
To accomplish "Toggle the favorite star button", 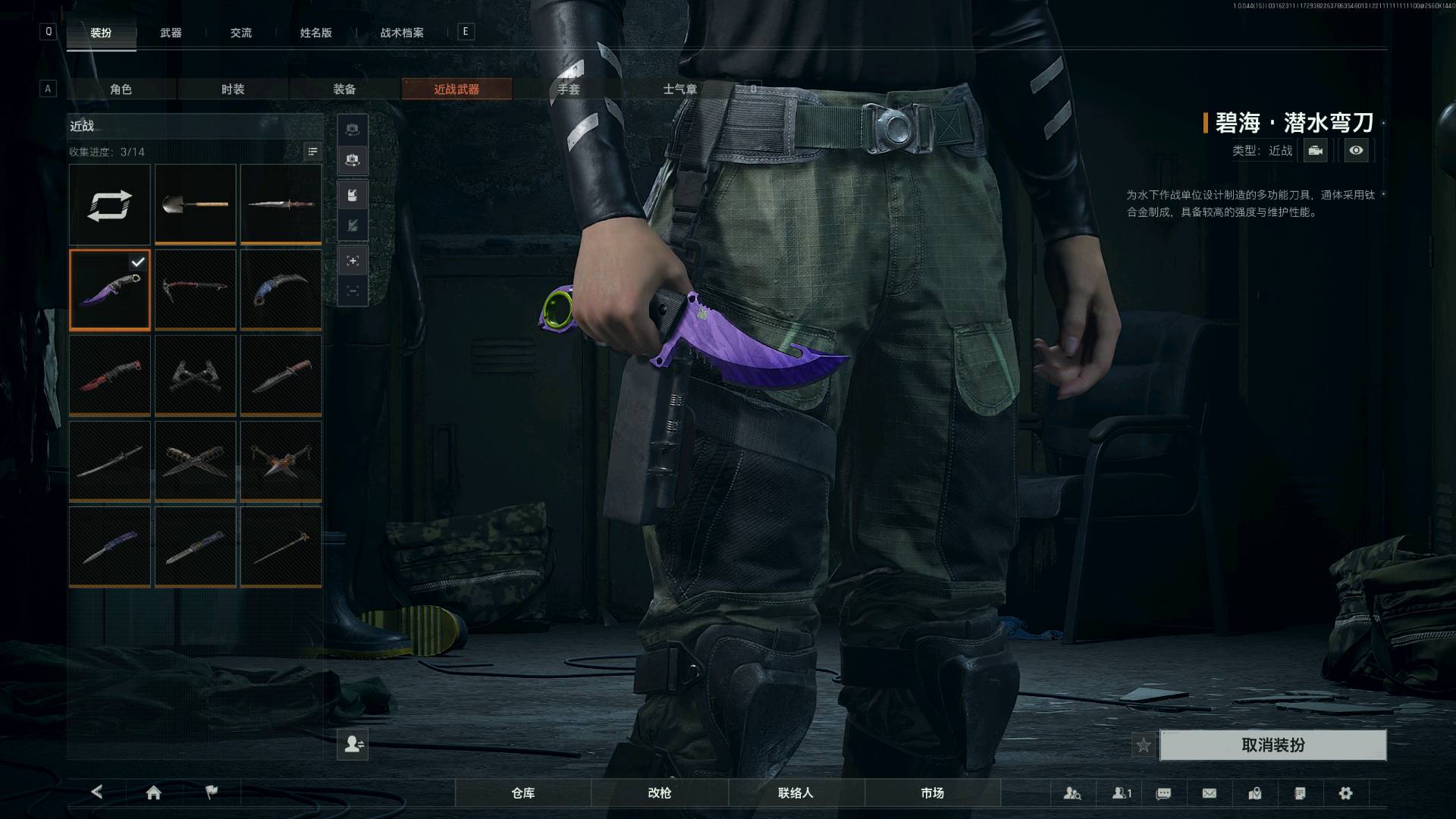I will [1144, 745].
